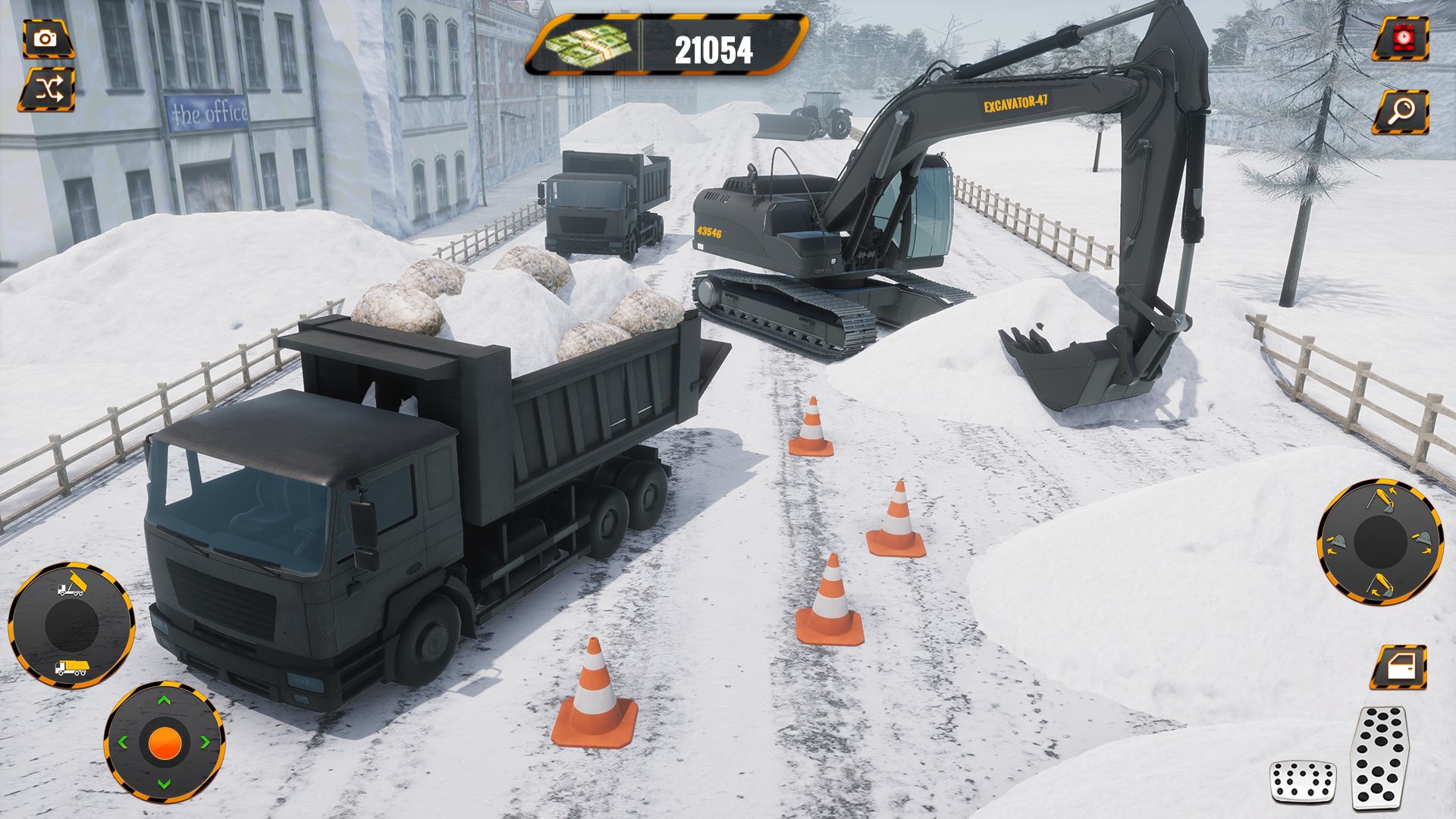1456x819 pixels.
Task: Step on the tall accelerator pedal
Action: [1379, 758]
